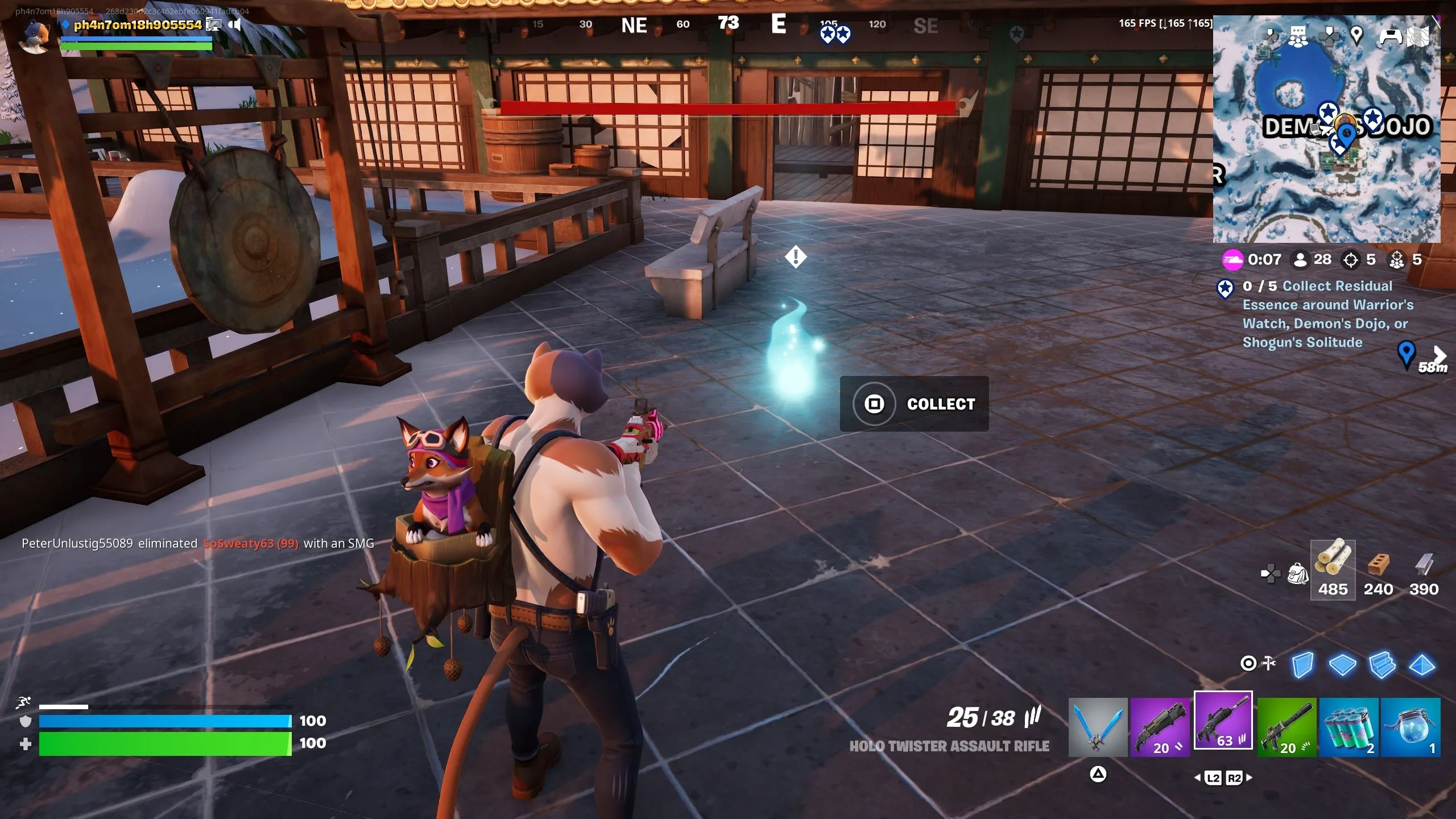Select the wood material slot
1456x819 pixels.
coord(1333,569)
